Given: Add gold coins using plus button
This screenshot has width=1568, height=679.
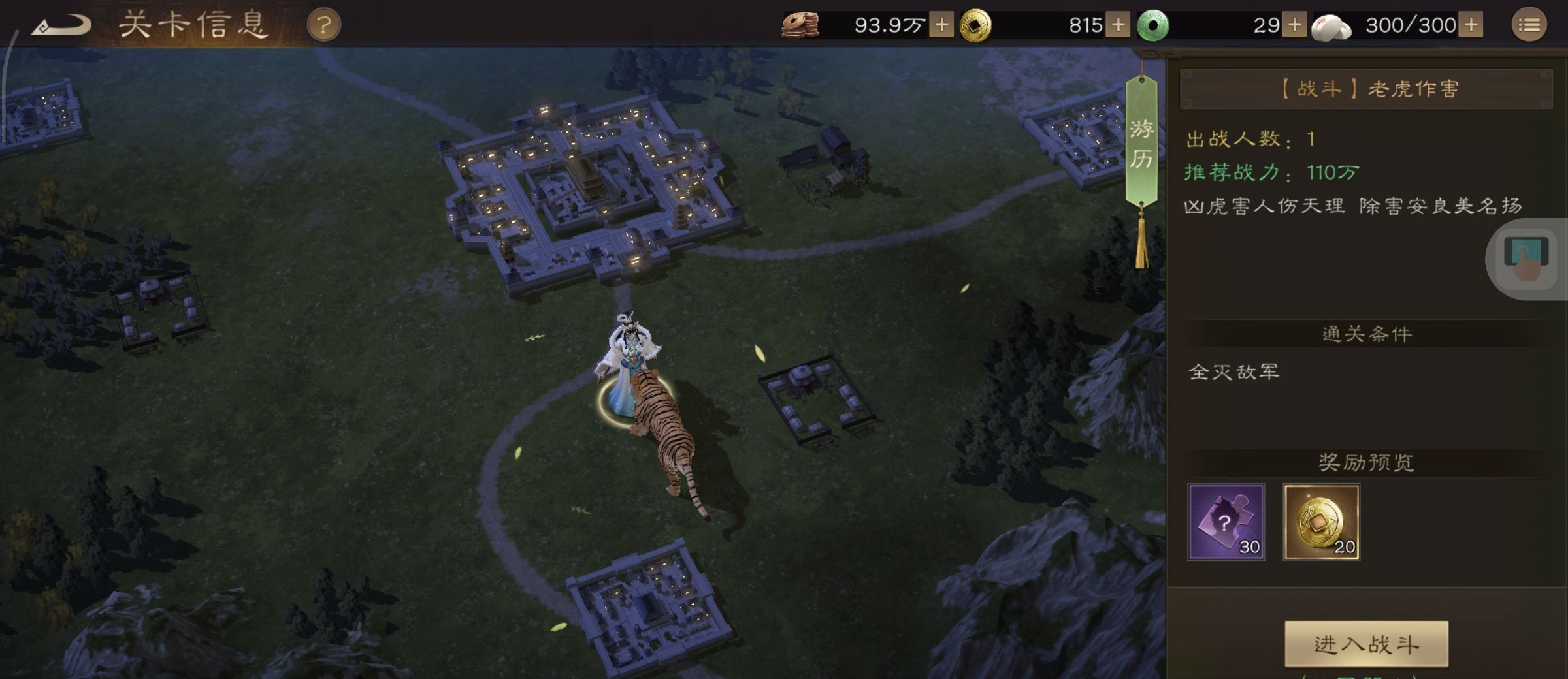Looking at the screenshot, I should (x=1118, y=25).
